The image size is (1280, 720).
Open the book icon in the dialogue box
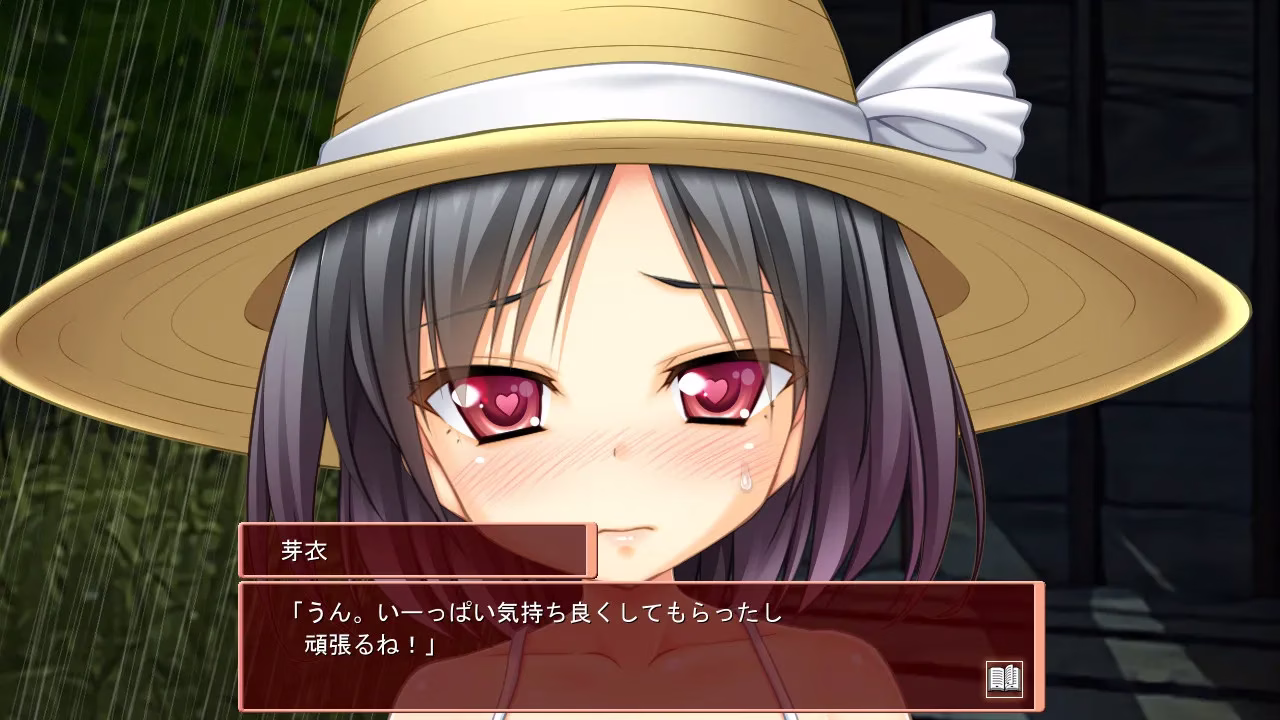click(1004, 679)
